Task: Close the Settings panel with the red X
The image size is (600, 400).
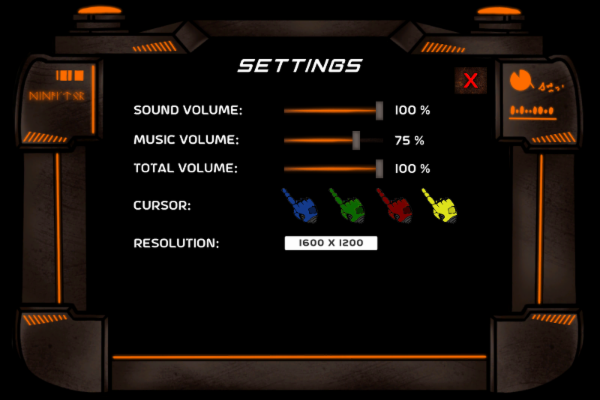Action: [x=470, y=81]
